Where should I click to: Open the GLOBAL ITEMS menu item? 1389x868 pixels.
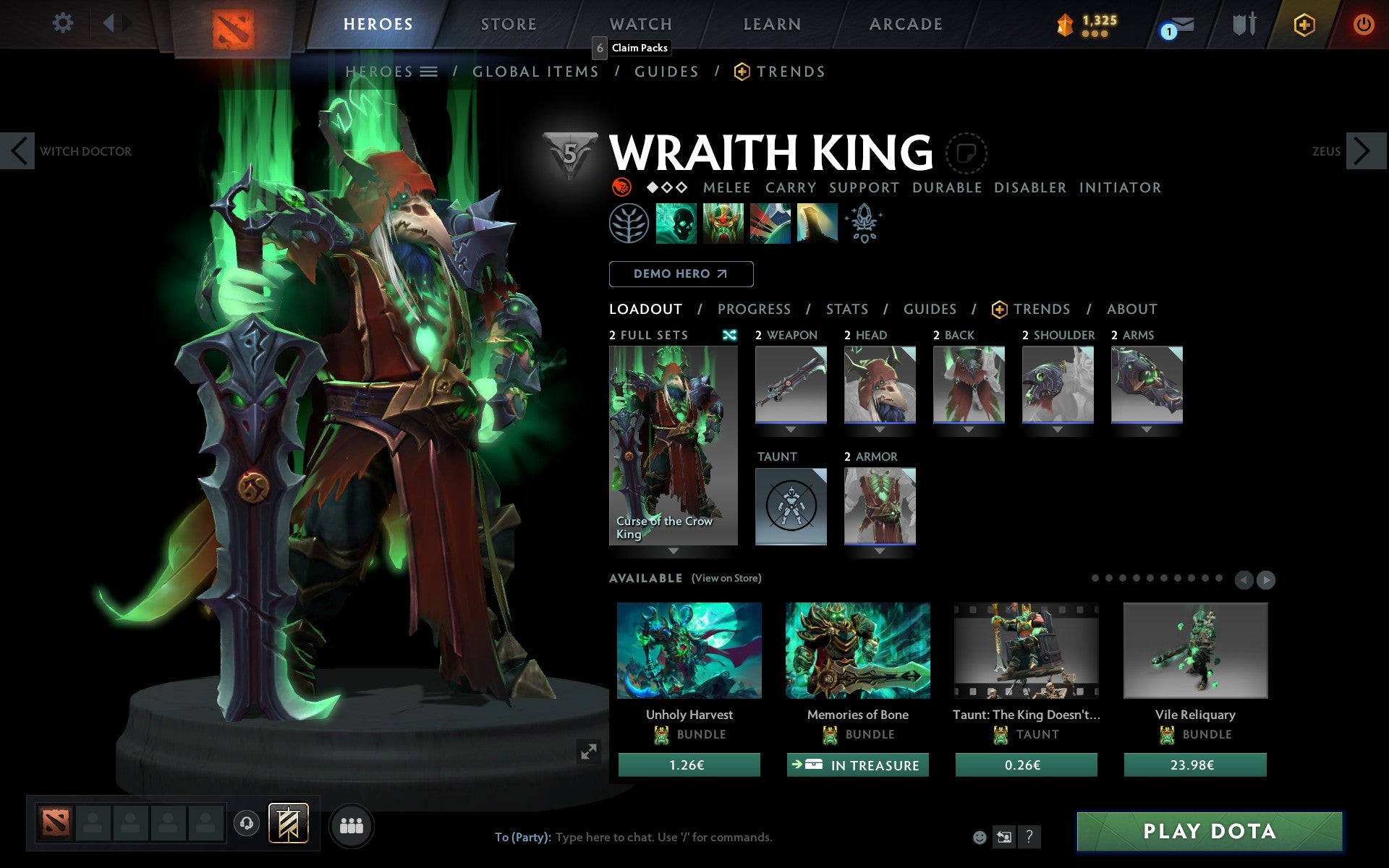[x=535, y=72]
